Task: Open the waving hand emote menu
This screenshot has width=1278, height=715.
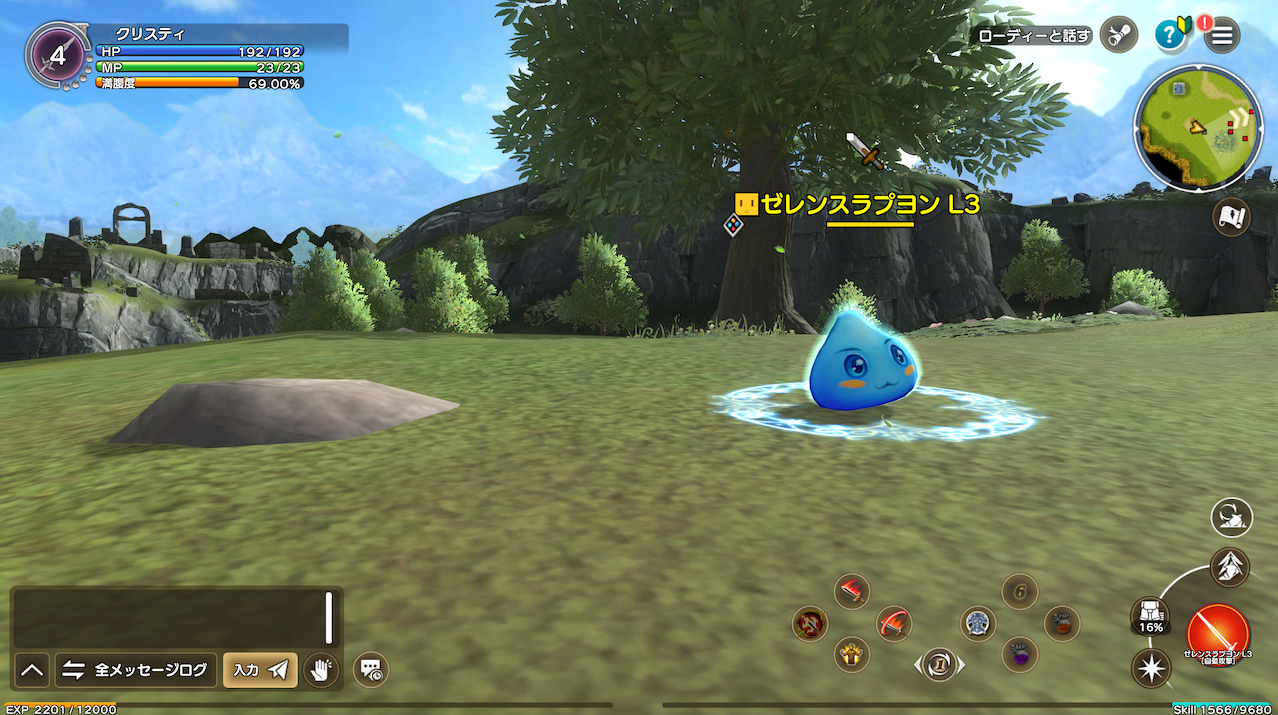Action: [x=321, y=670]
